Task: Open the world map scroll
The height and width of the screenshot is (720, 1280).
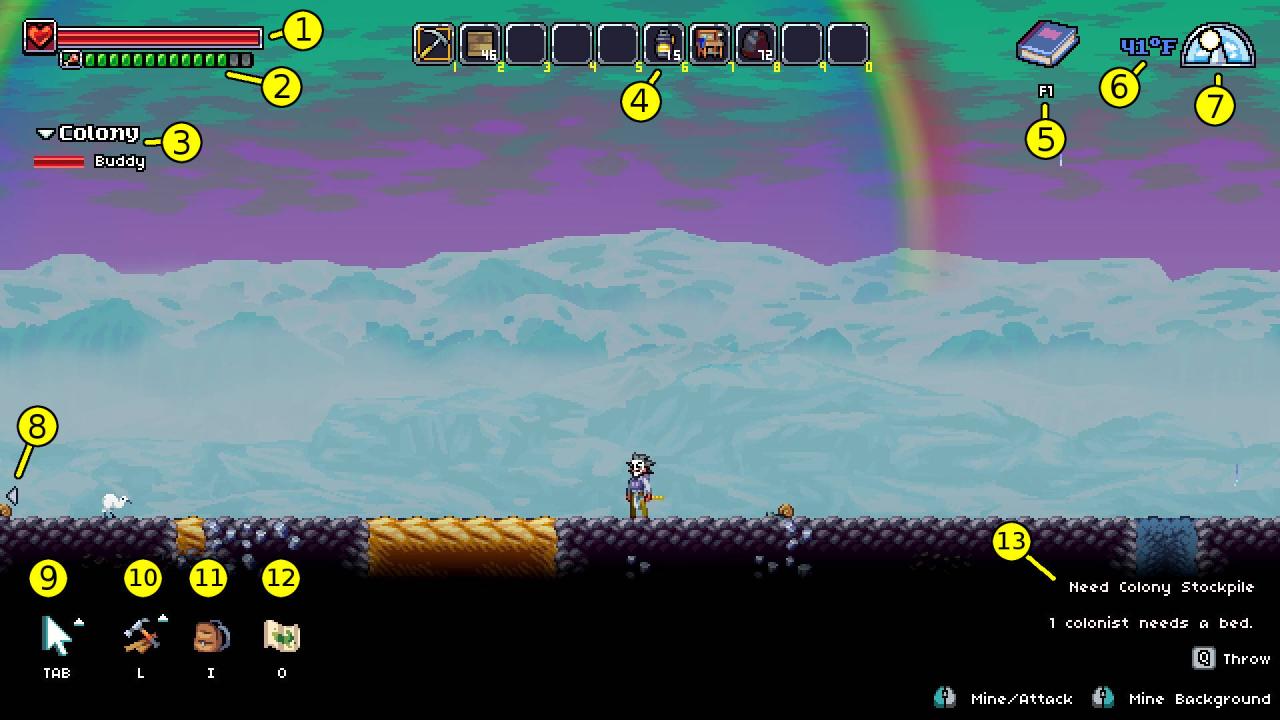Action: [x=281, y=636]
